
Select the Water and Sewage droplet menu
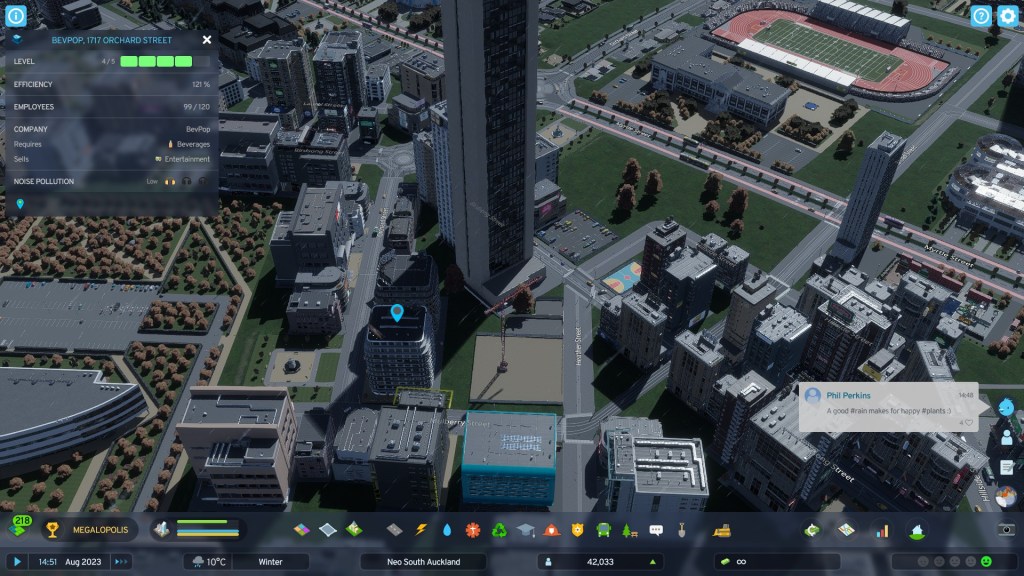point(447,530)
